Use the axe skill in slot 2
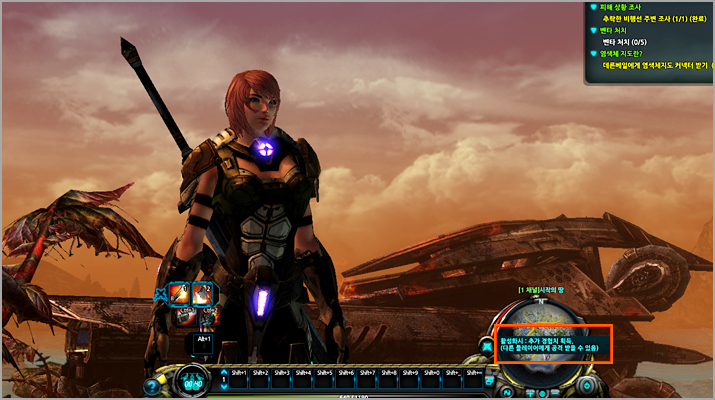This screenshot has height=400, width=715. [202, 293]
